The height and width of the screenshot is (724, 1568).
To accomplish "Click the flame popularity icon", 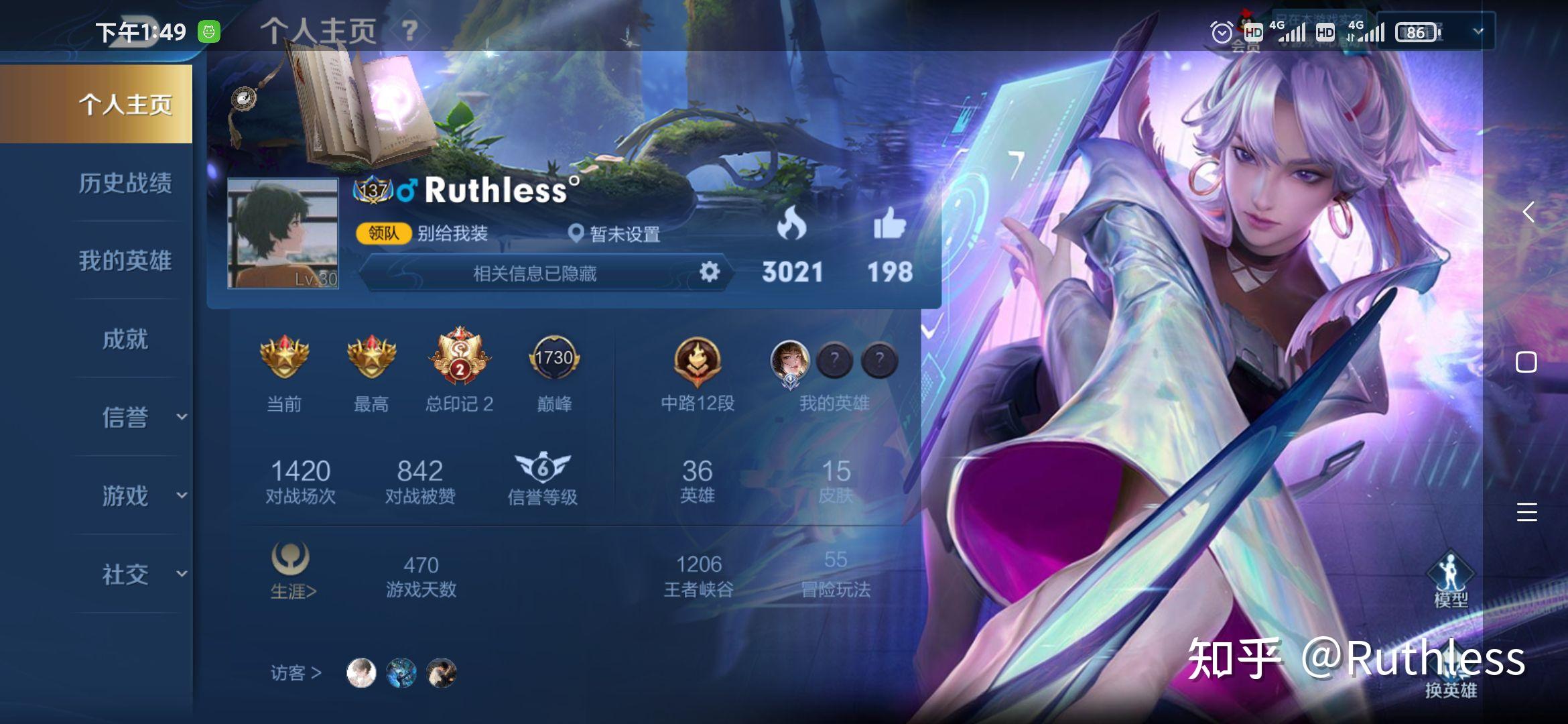I will click(x=791, y=224).
